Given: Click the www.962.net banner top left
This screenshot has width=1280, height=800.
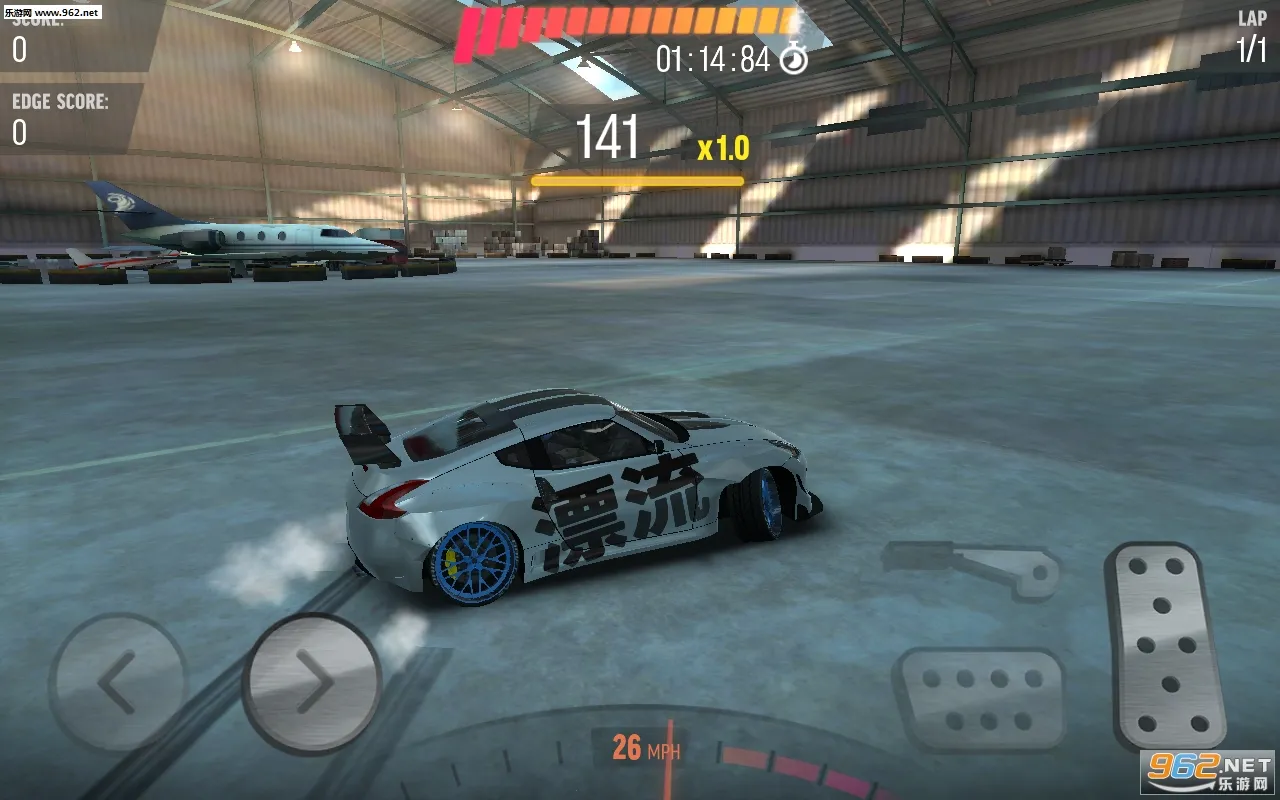Looking at the screenshot, I should pyautogui.click(x=53, y=14).
